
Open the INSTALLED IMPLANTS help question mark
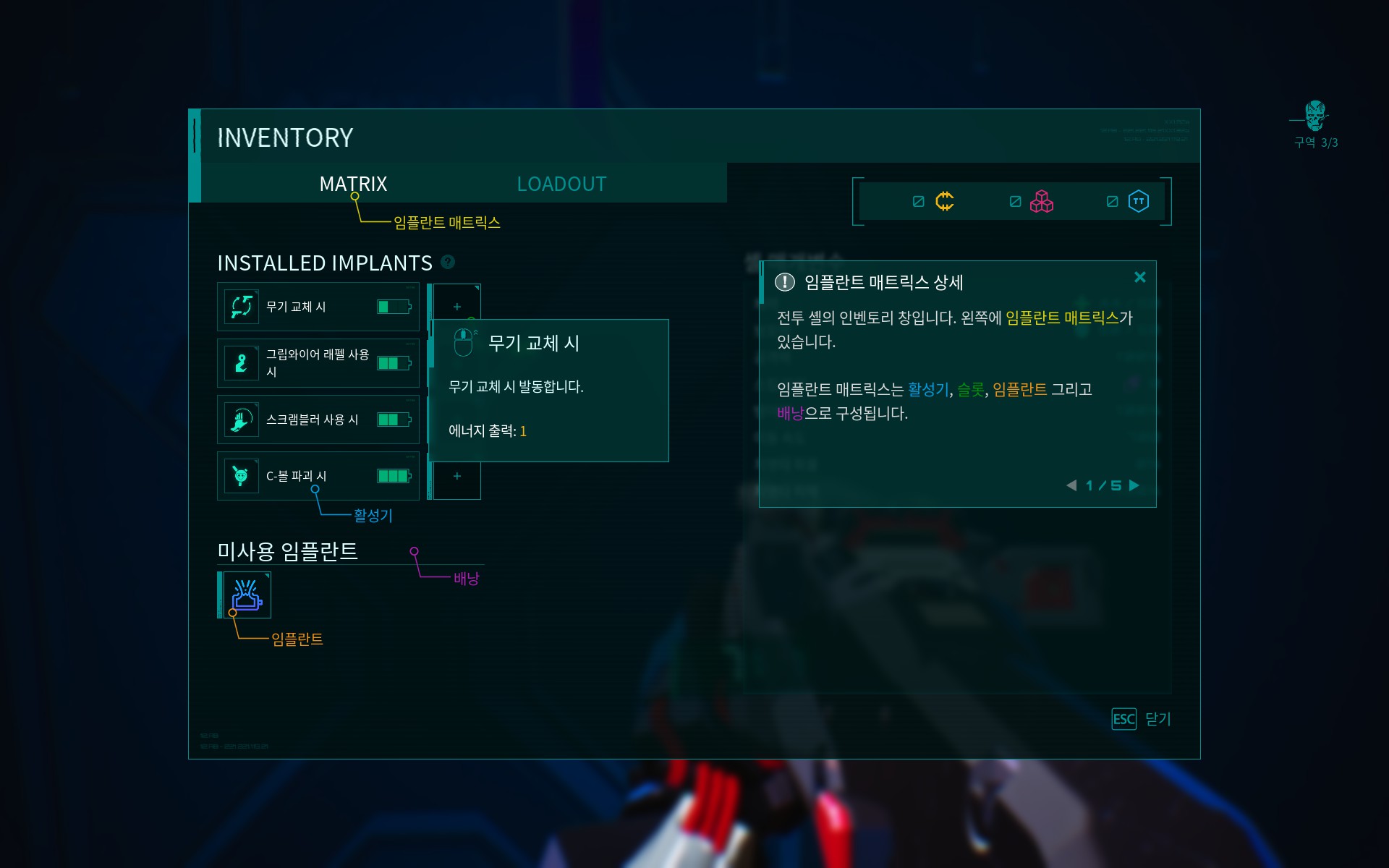[446, 263]
